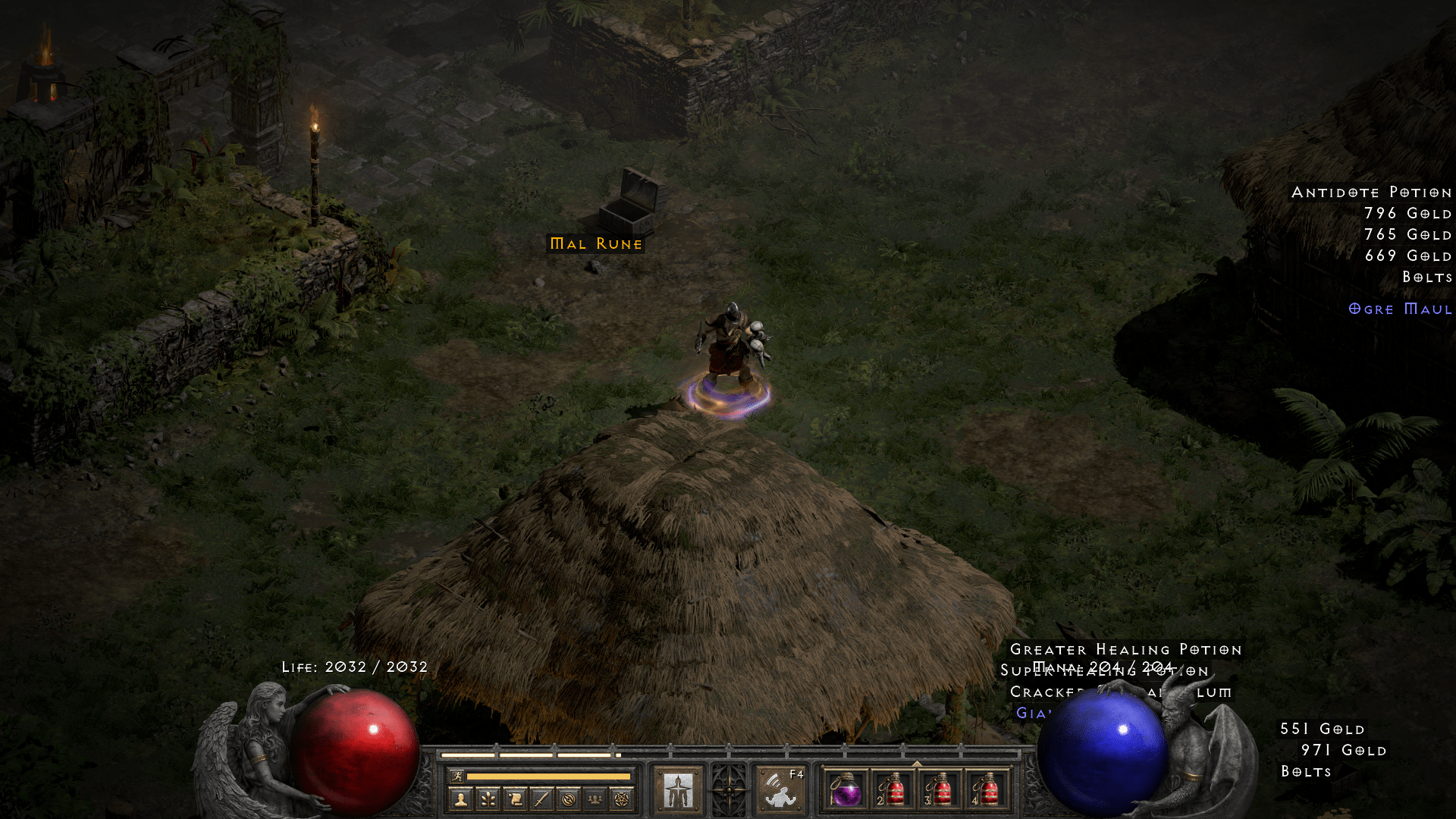Click the potion in belt slot 4
Image resolution: width=1456 pixels, height=819 pixels.
click(x=988, y=791)
